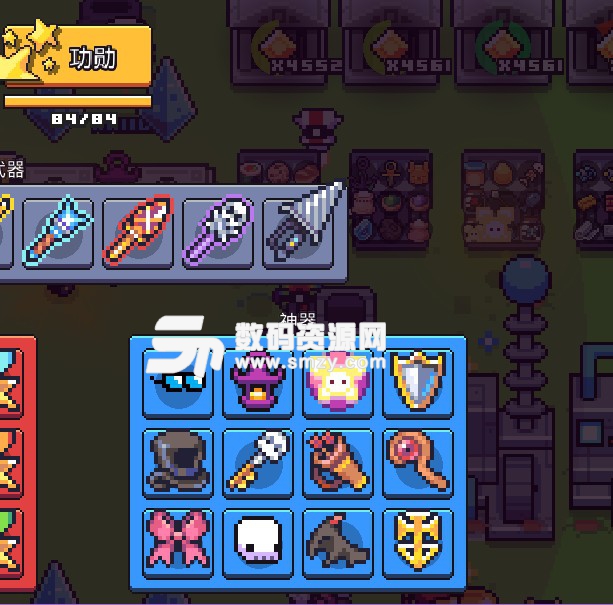613x605 pixels.
Task: Choose the pink ribbon bow artifact
Action: point(179,540)
